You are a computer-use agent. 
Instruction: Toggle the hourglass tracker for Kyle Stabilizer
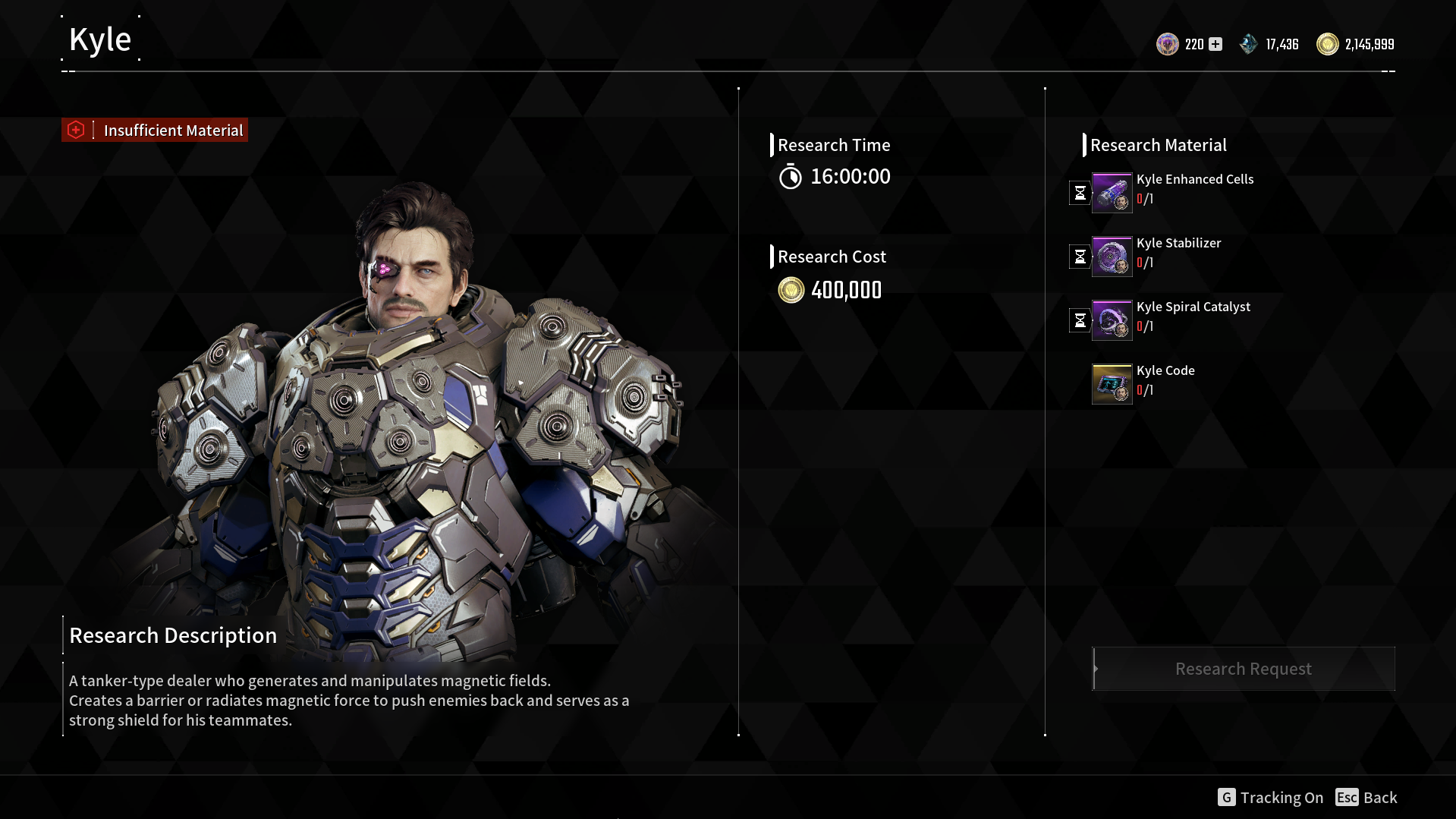tap(1080, 256)
